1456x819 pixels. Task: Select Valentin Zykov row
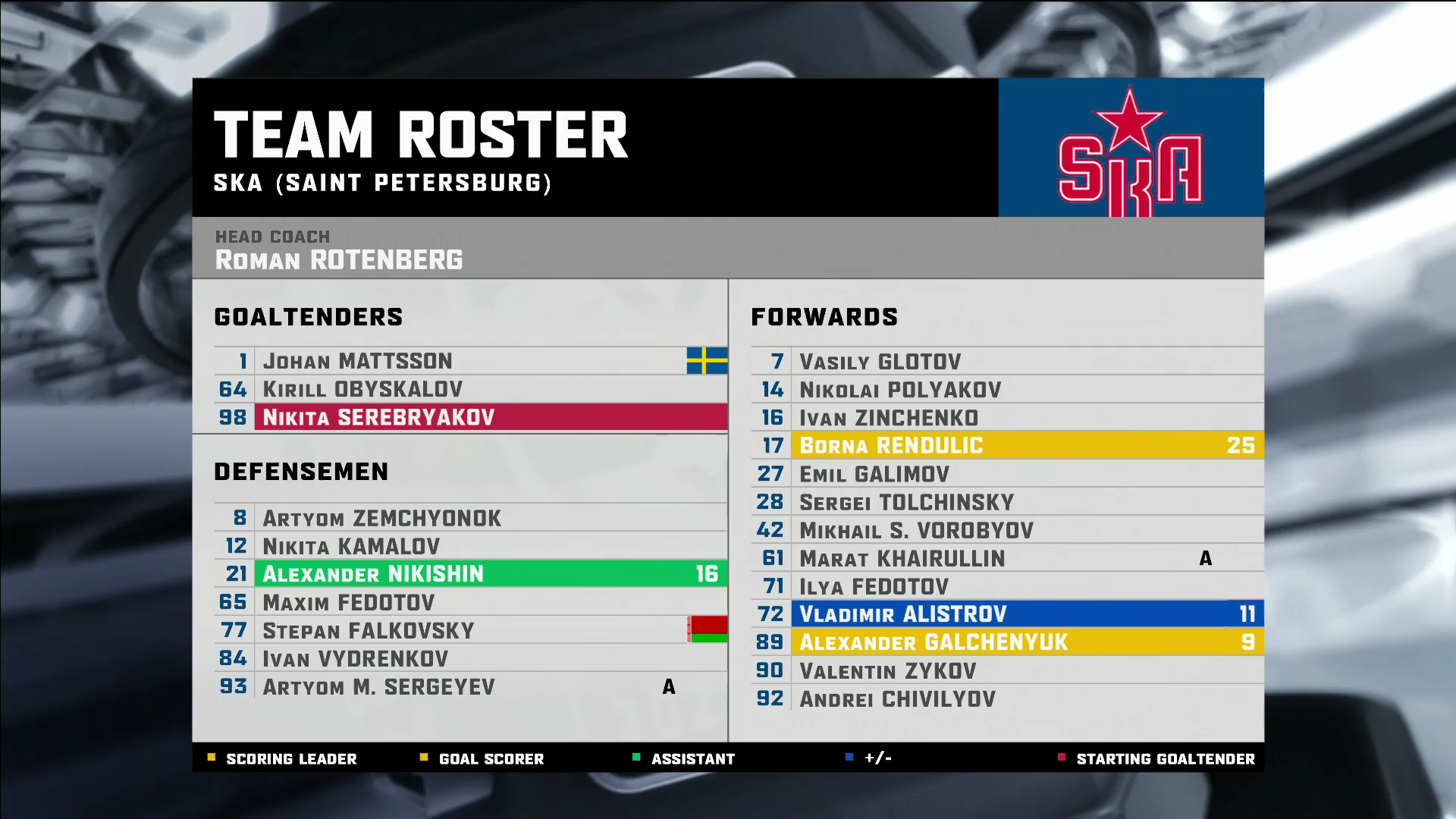point(1007,670)
